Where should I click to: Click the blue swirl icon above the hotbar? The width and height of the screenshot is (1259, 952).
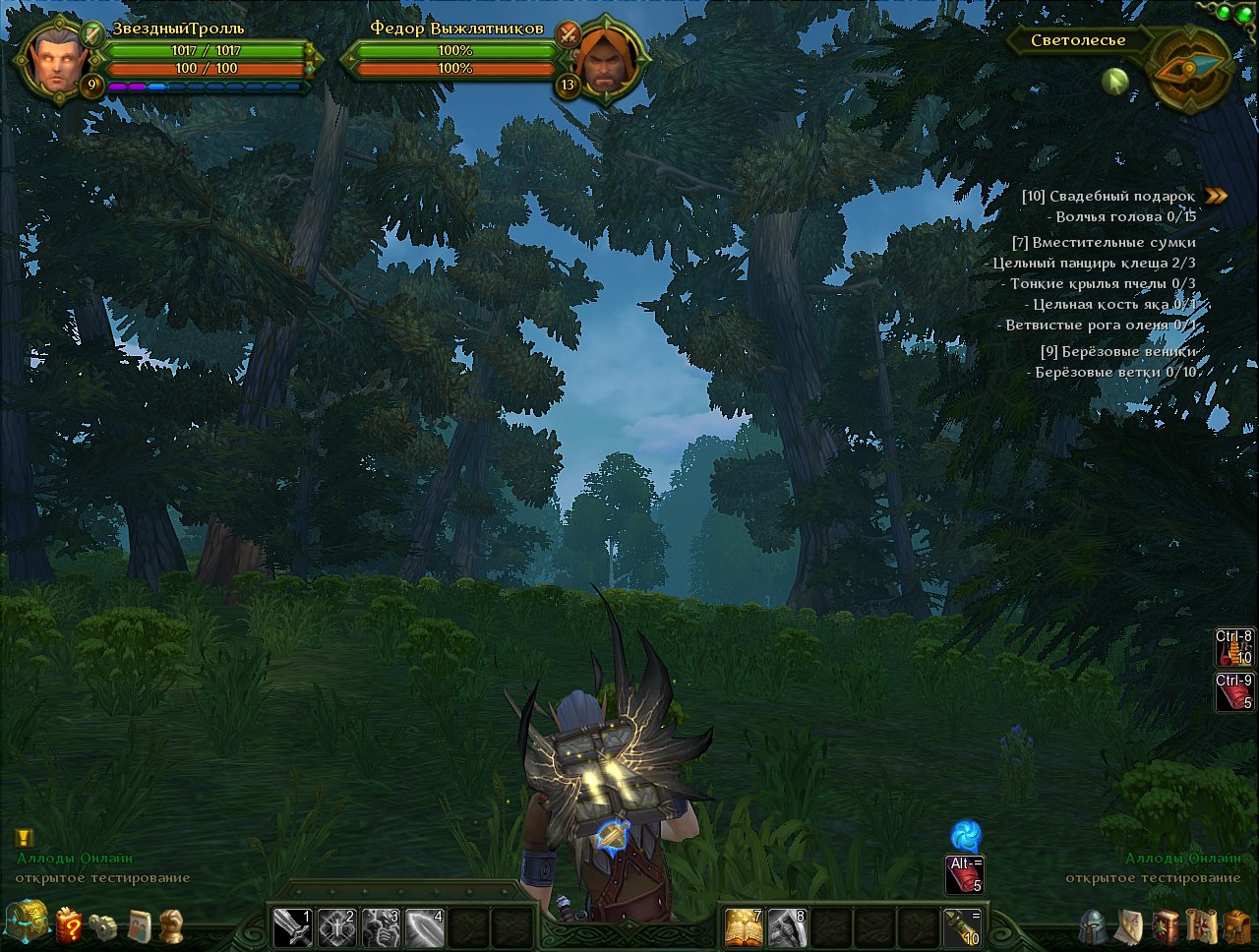click(965, 836)
